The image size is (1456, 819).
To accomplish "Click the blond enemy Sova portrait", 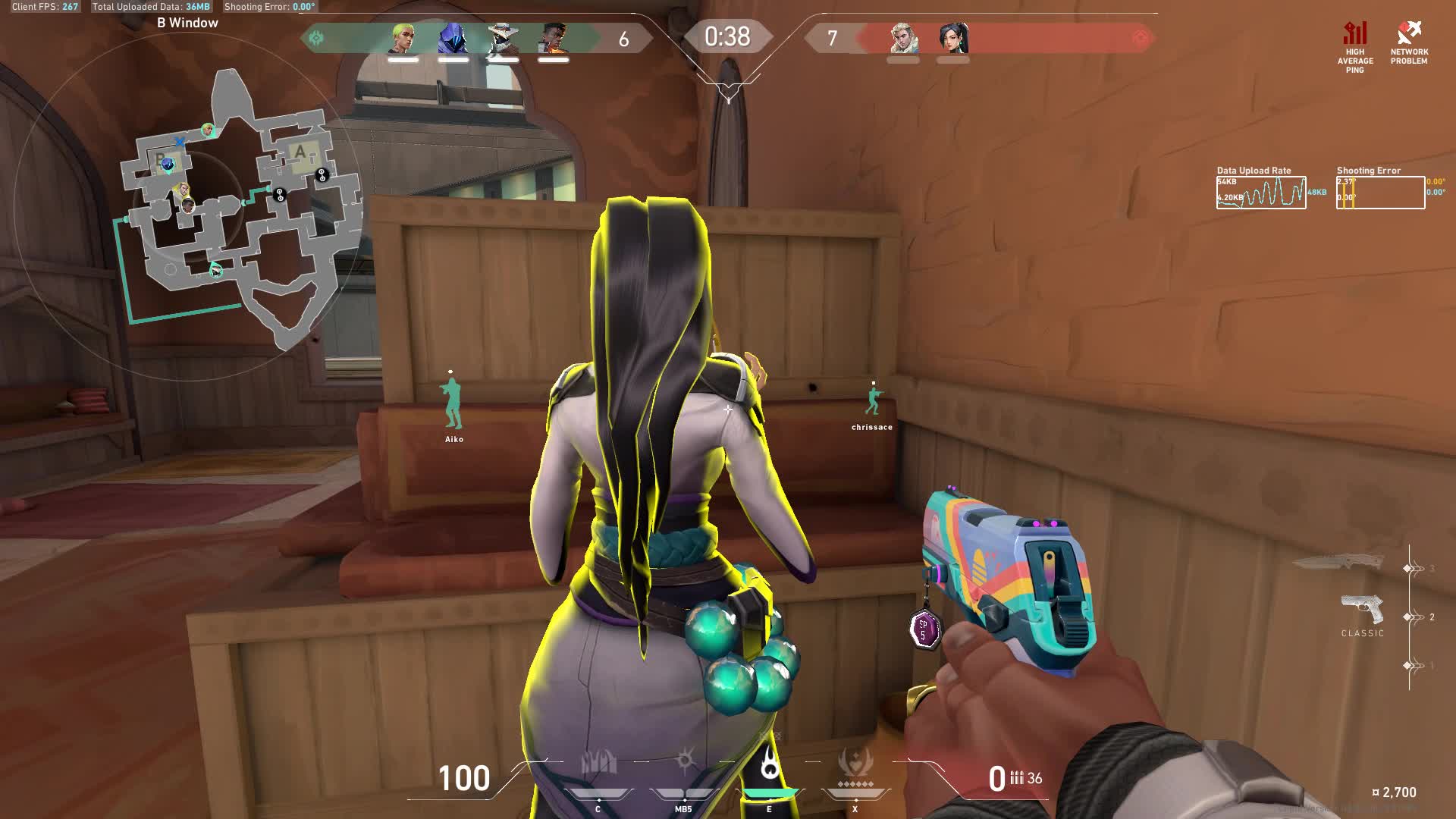I will pyautogui.click(x=903, y=38).
